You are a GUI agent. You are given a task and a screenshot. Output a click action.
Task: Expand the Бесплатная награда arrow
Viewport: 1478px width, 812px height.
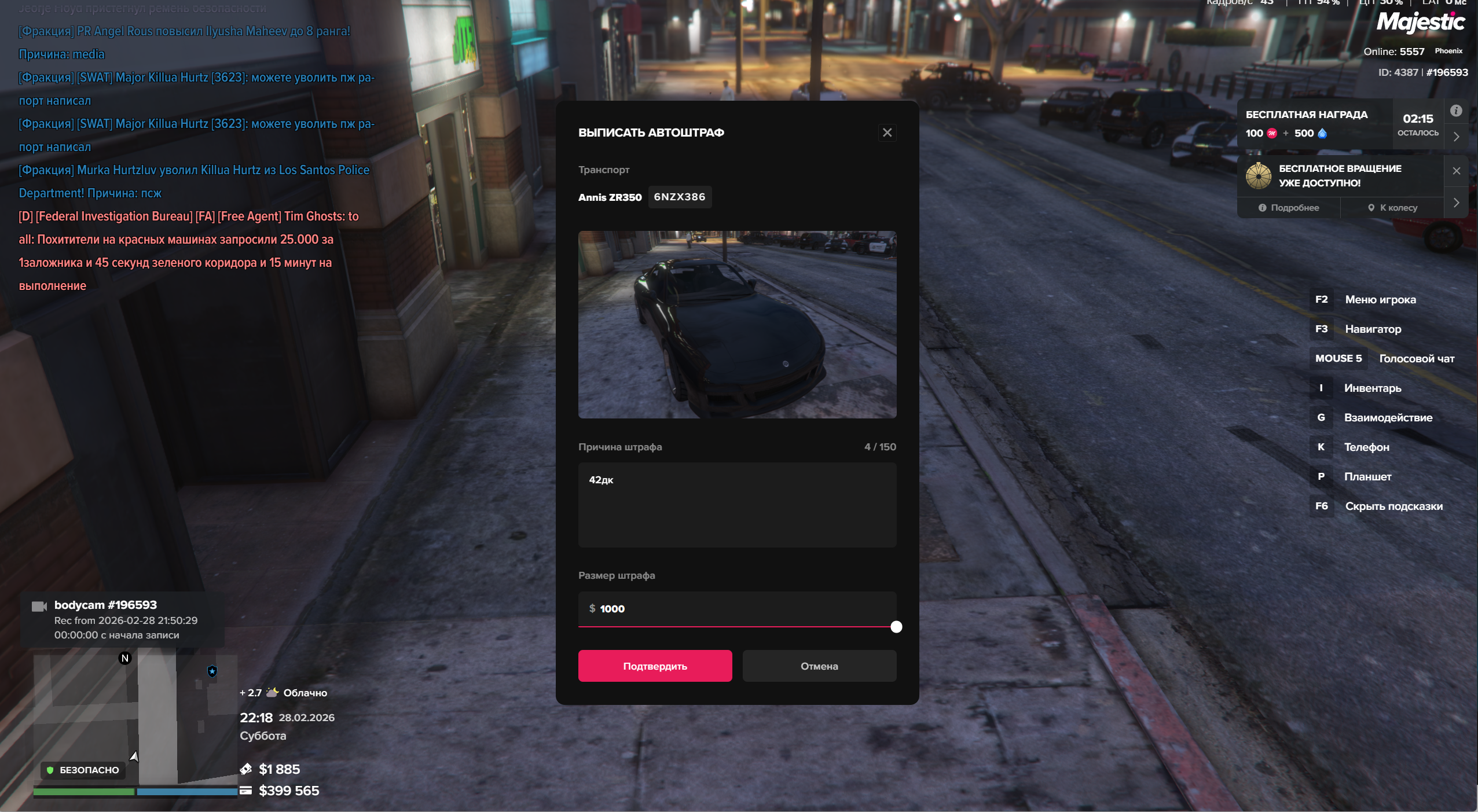pos(1457,137)
